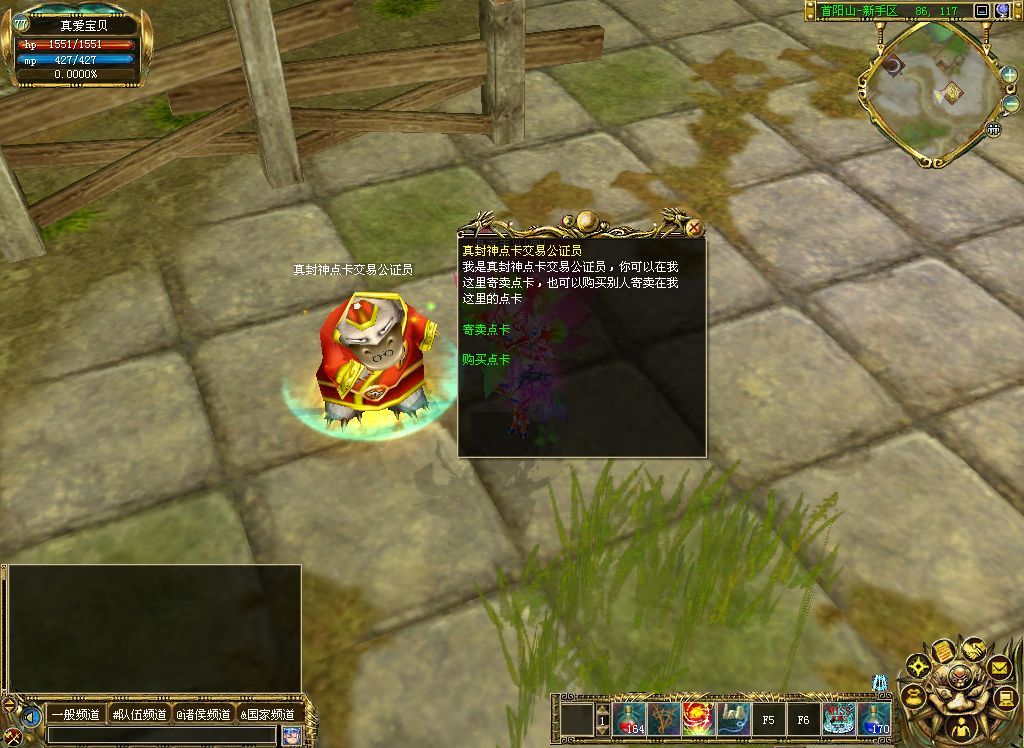The image size is (1024, 748).
Task: Use the red health potion slot
Action: pos(630,719)
